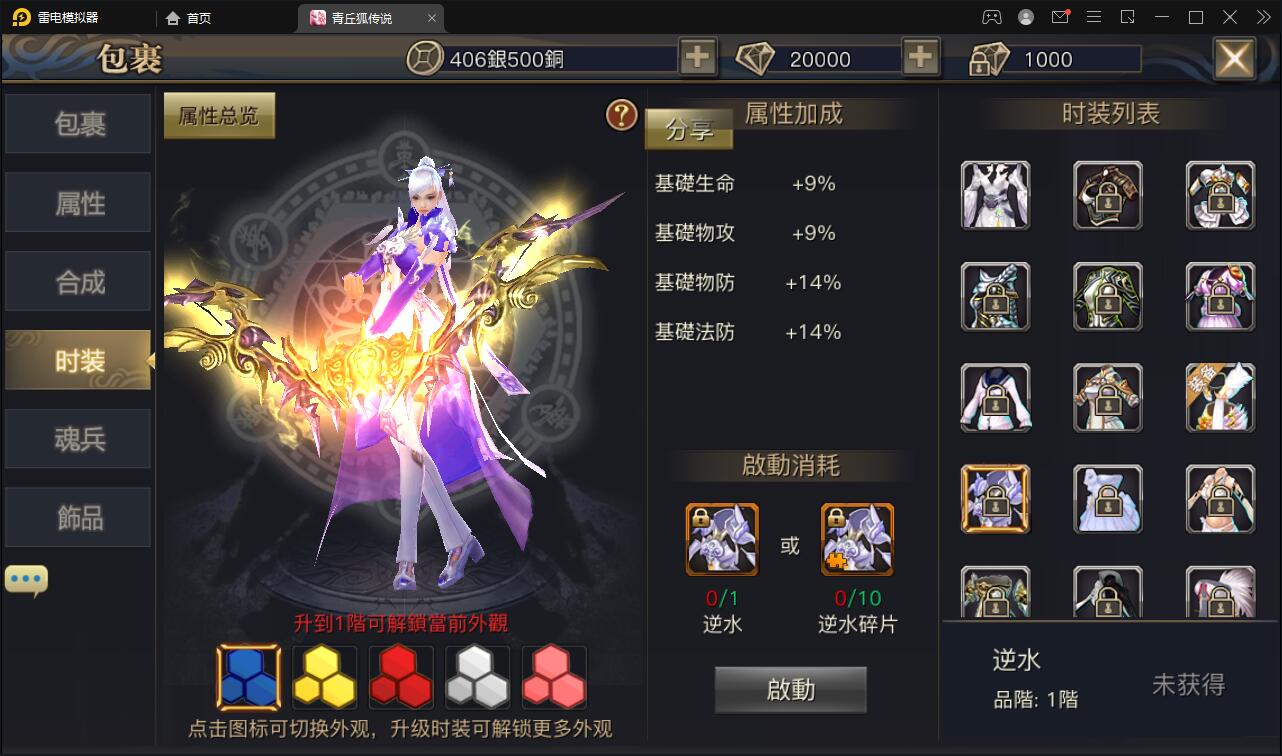Select the red appearance color swatch
1282x756 pixels.
400,677
